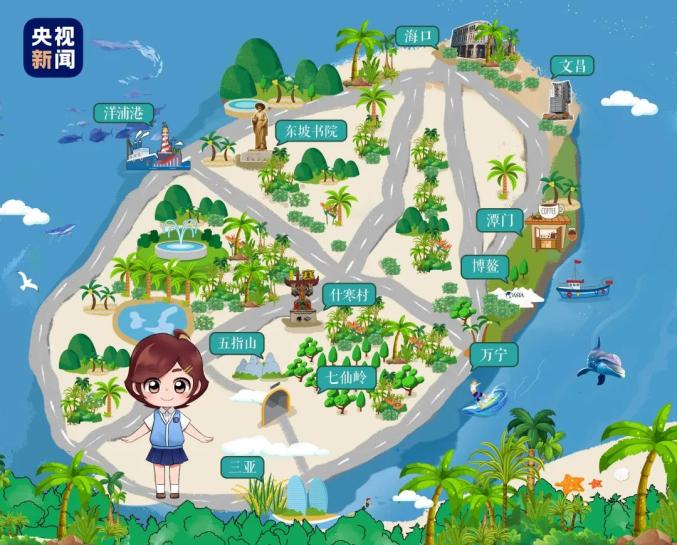Screen dimensions: 677x545
Task: Open the 七仙岭 location label
Action: point(342,377)
